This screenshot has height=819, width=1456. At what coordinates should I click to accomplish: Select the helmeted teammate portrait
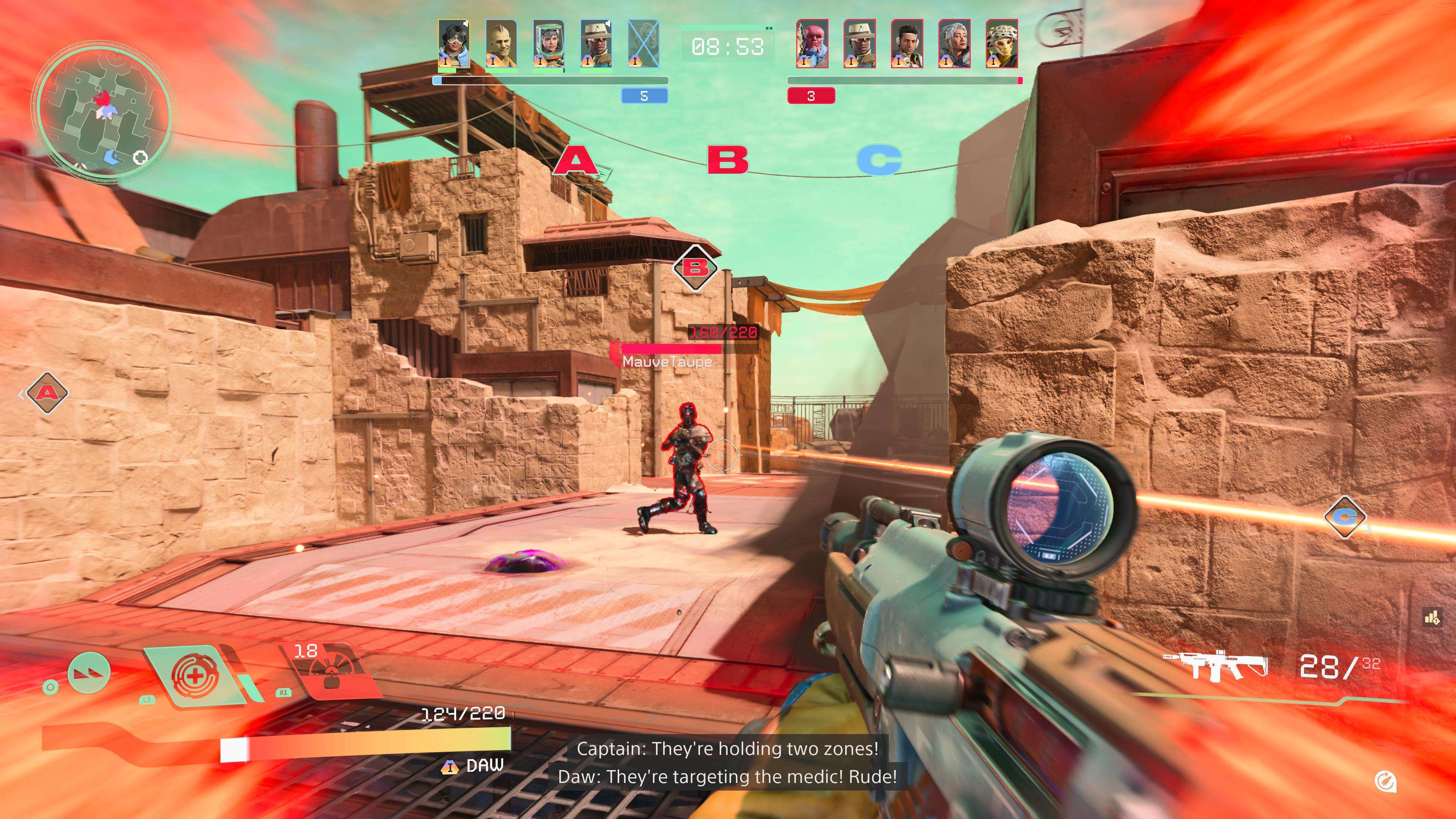tap(549, 44)
